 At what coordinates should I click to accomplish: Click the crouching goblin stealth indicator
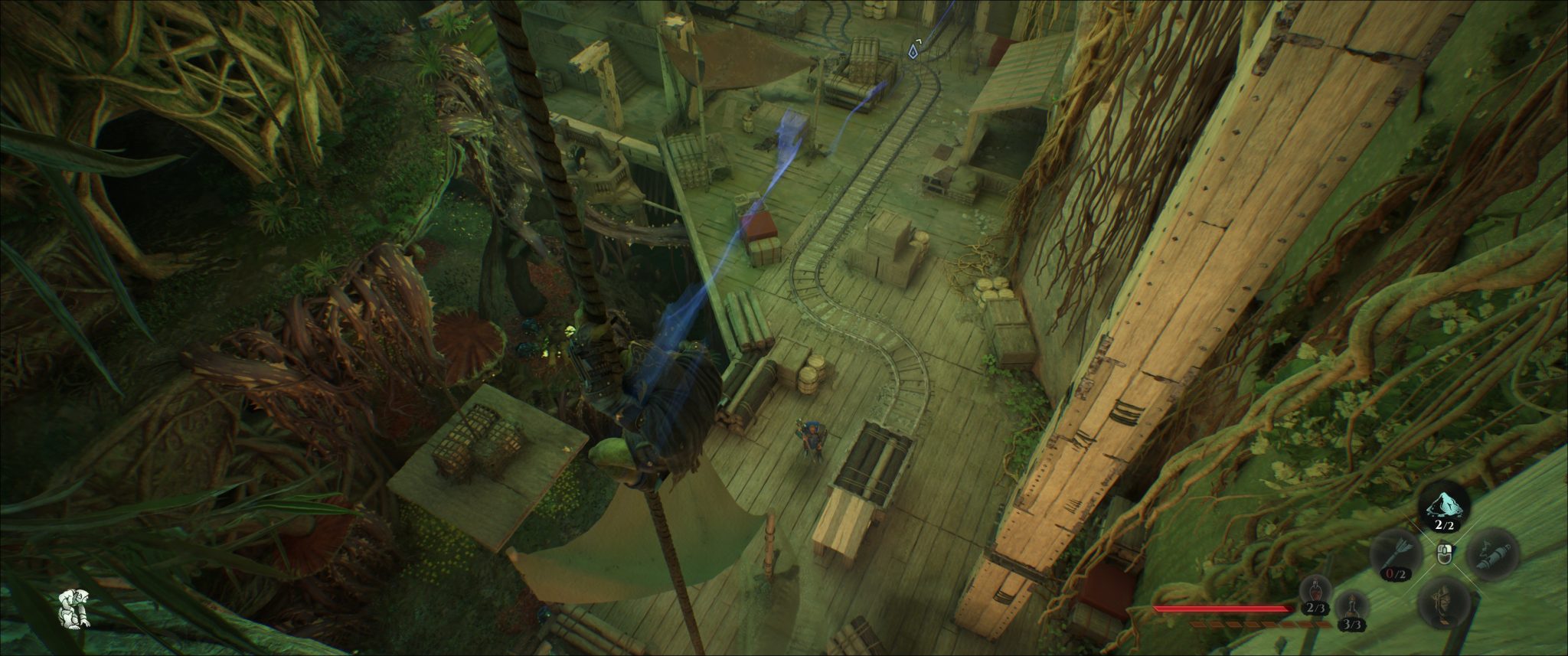[x=74, y=610]
